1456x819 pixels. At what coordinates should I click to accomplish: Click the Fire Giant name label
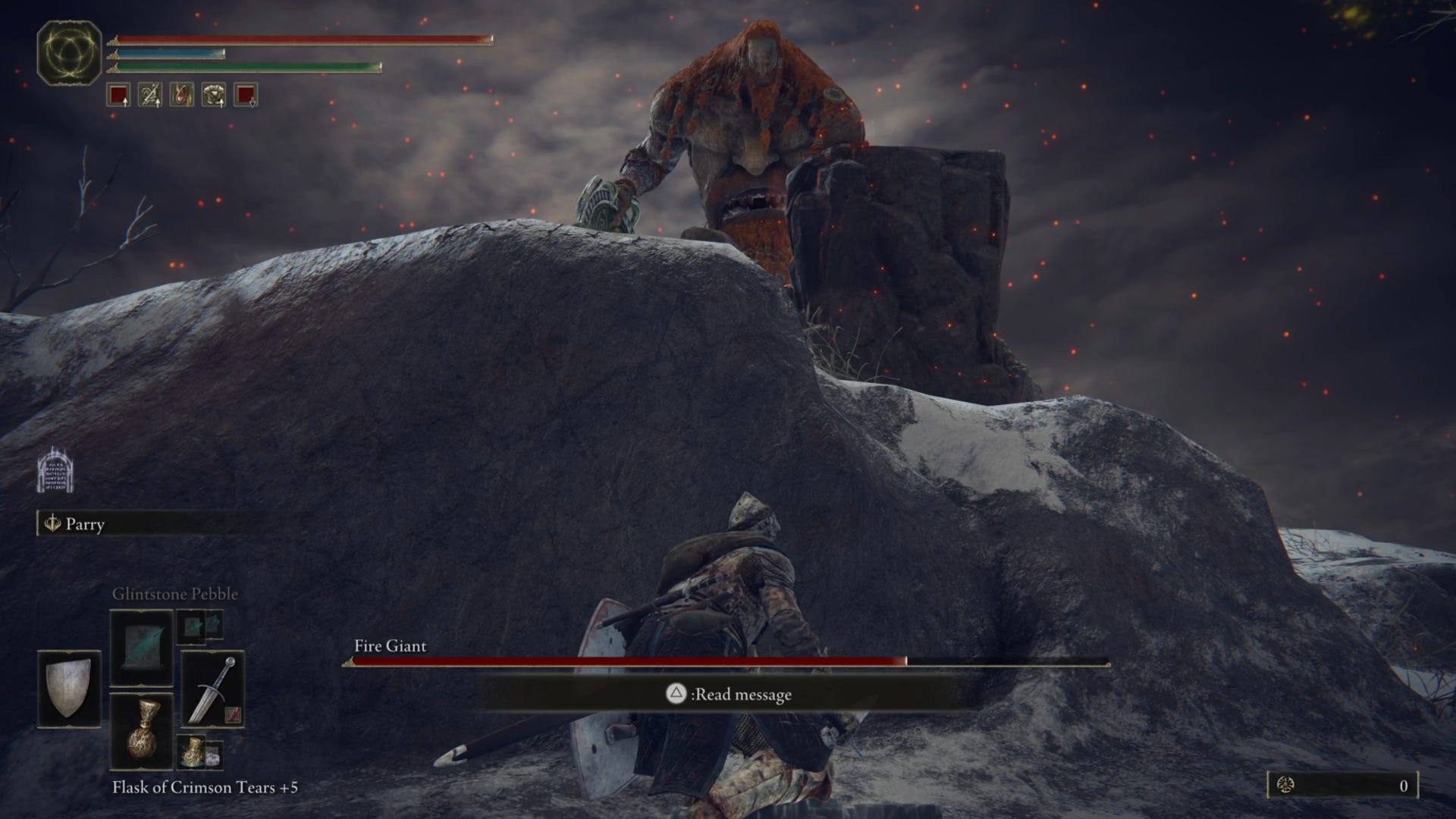pos(389,648)
